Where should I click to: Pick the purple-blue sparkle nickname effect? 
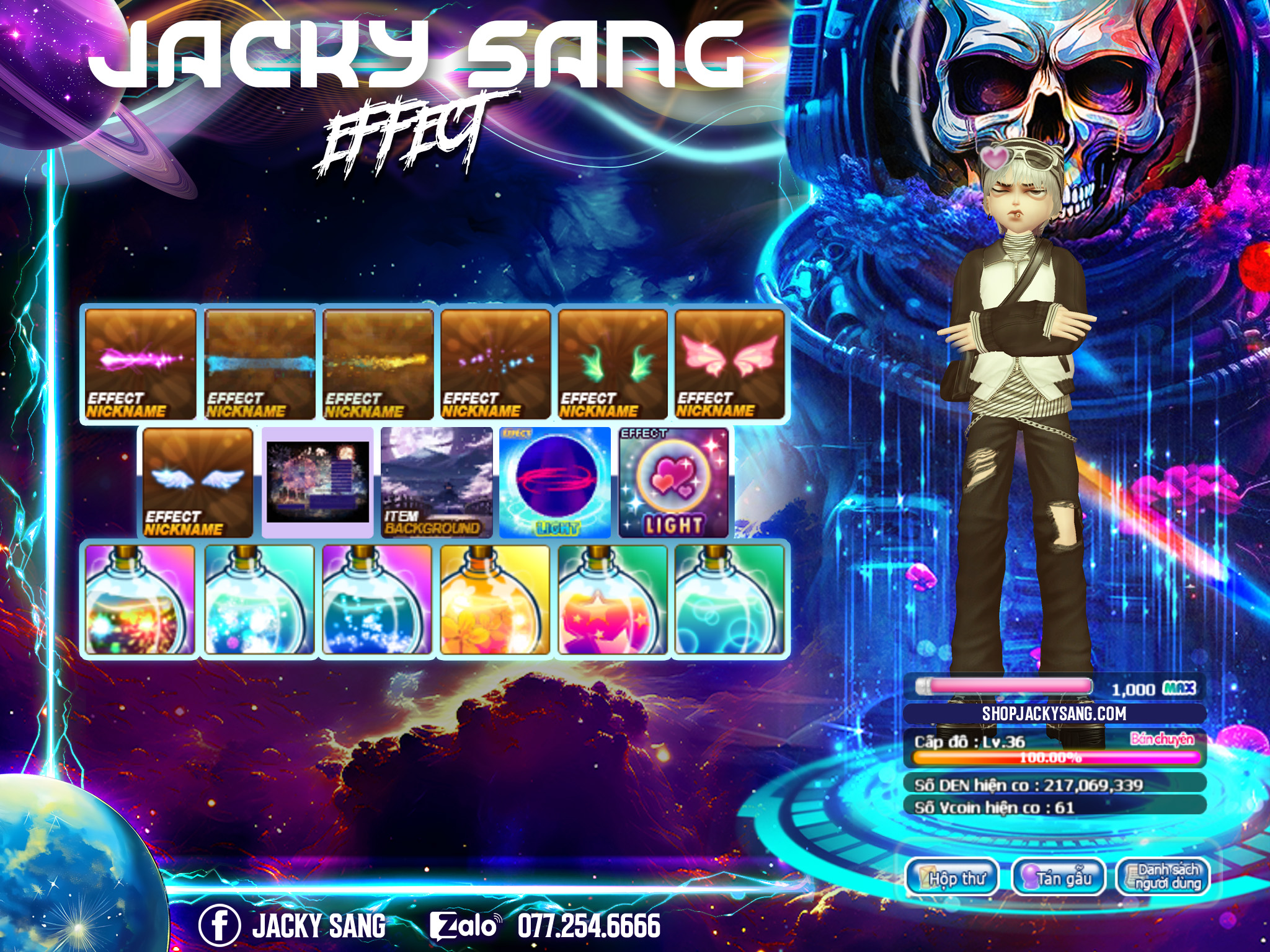495,364
